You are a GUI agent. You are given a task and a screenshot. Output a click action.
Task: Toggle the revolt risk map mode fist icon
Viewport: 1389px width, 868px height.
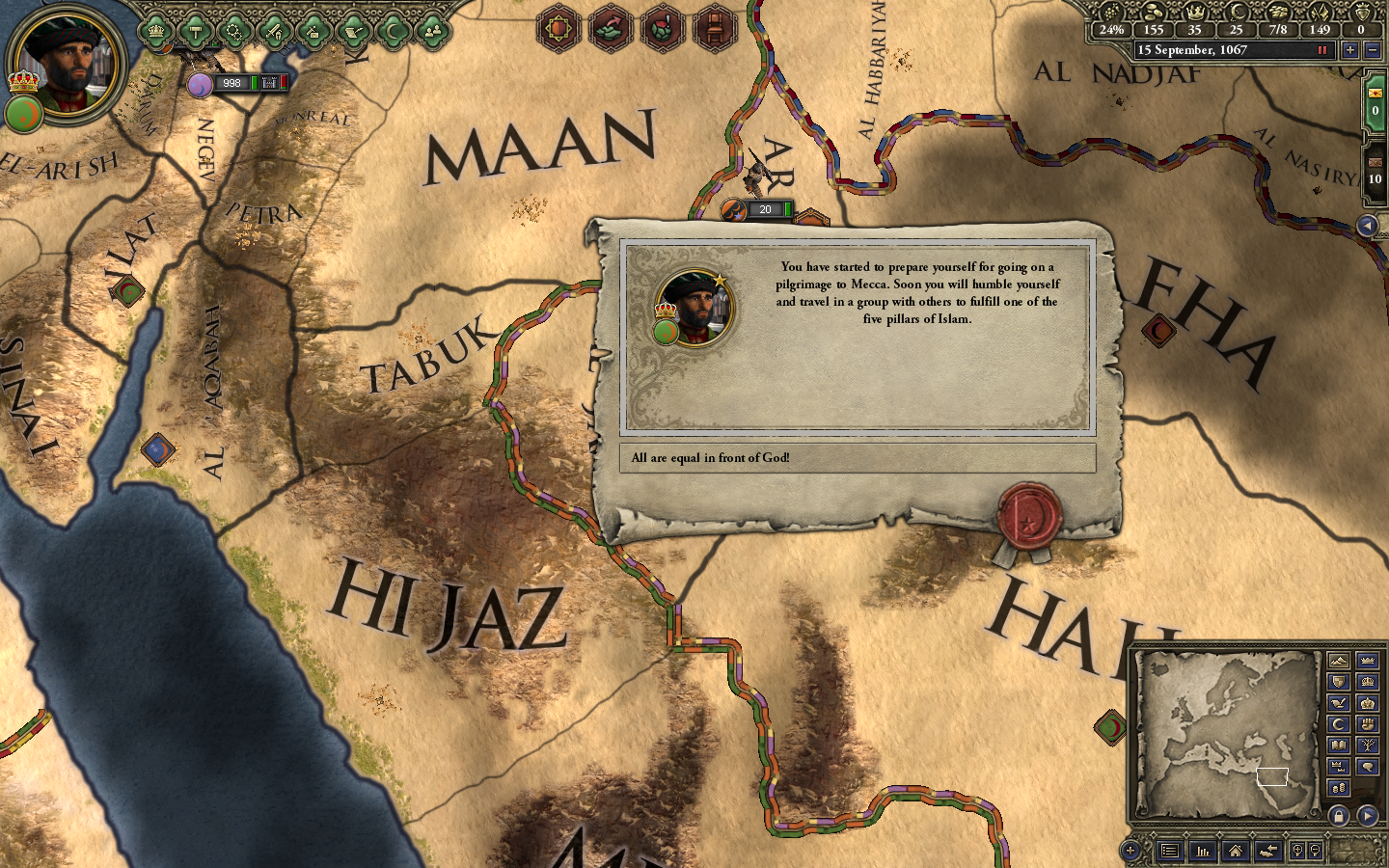[x=1367, y=722]
